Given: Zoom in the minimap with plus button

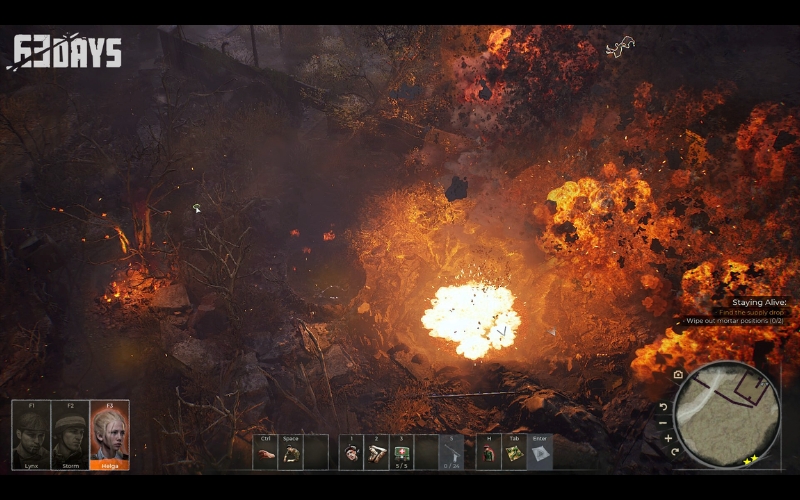Looking at the screenshot, I should 668,438.
